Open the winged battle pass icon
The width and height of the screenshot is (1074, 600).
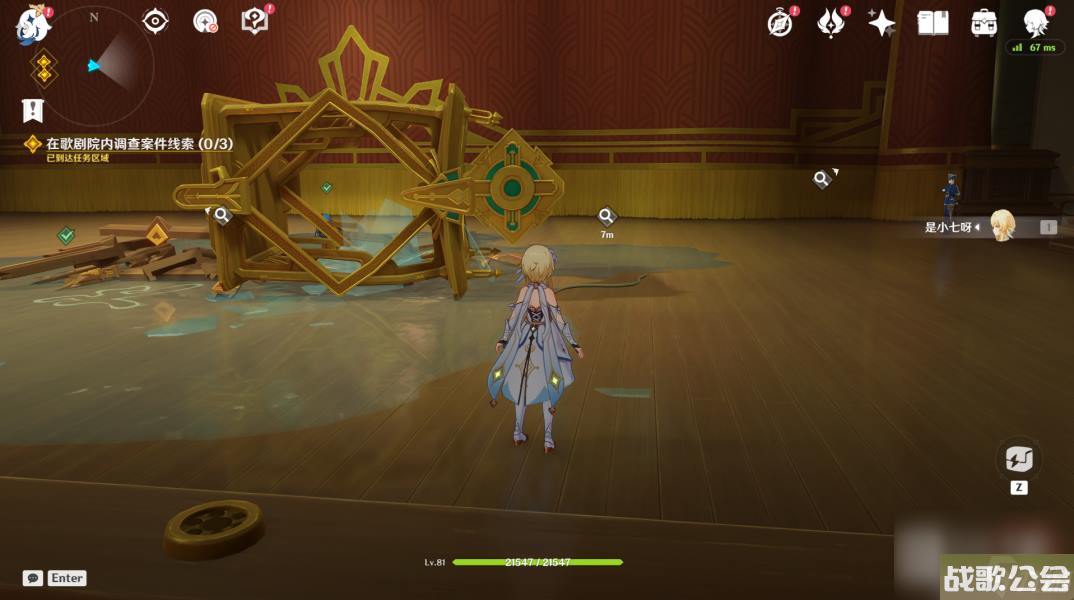[831, 23]
